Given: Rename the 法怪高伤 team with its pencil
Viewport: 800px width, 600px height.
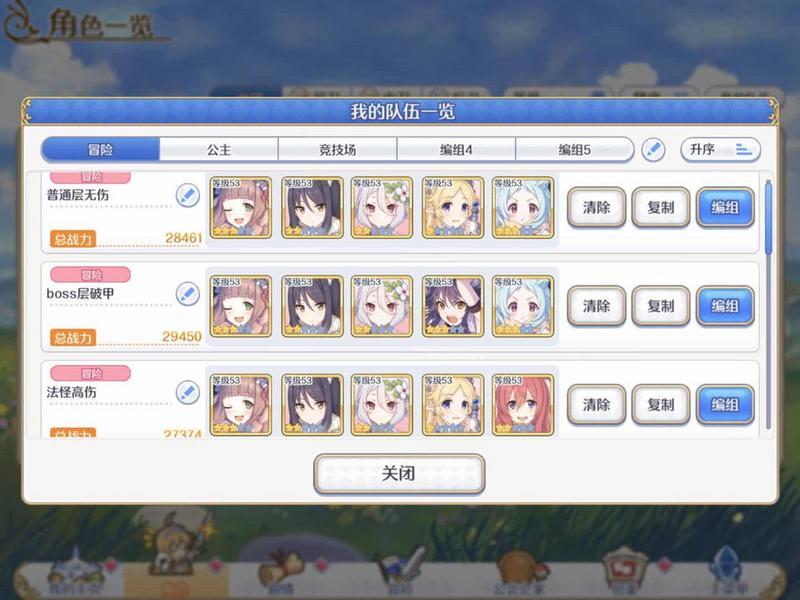Looking at the screenshot, I should 187,392.
